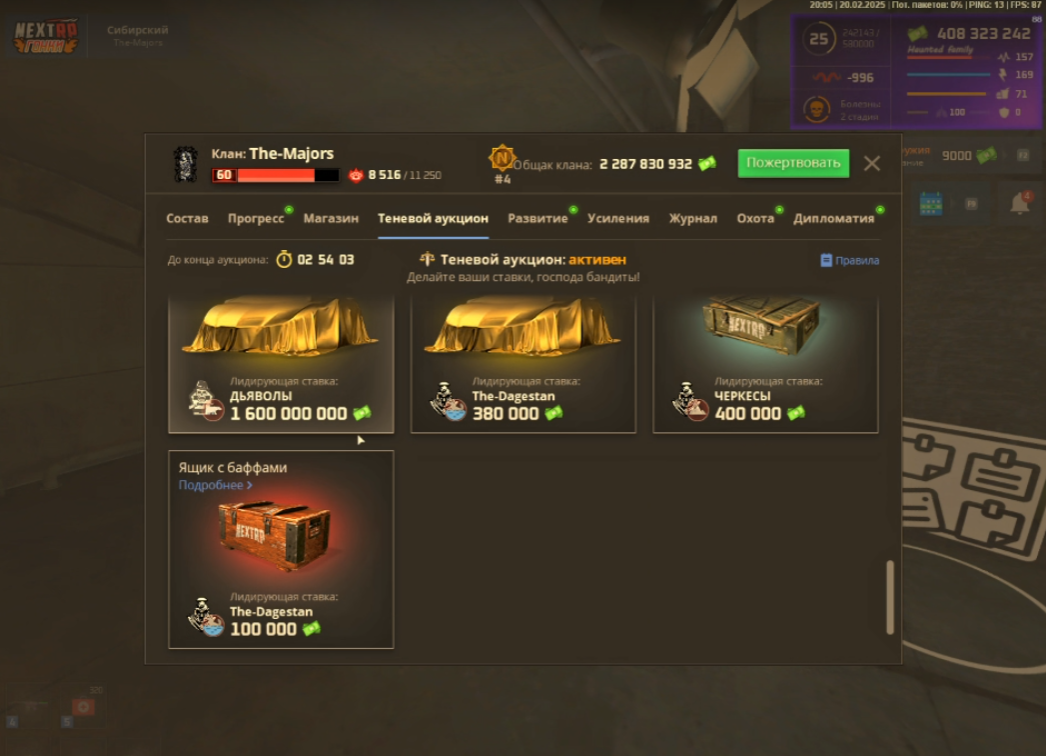The image size is (1046, 756).
Task: Switch to the Журнал tab
Action: [x=693, y=218]
